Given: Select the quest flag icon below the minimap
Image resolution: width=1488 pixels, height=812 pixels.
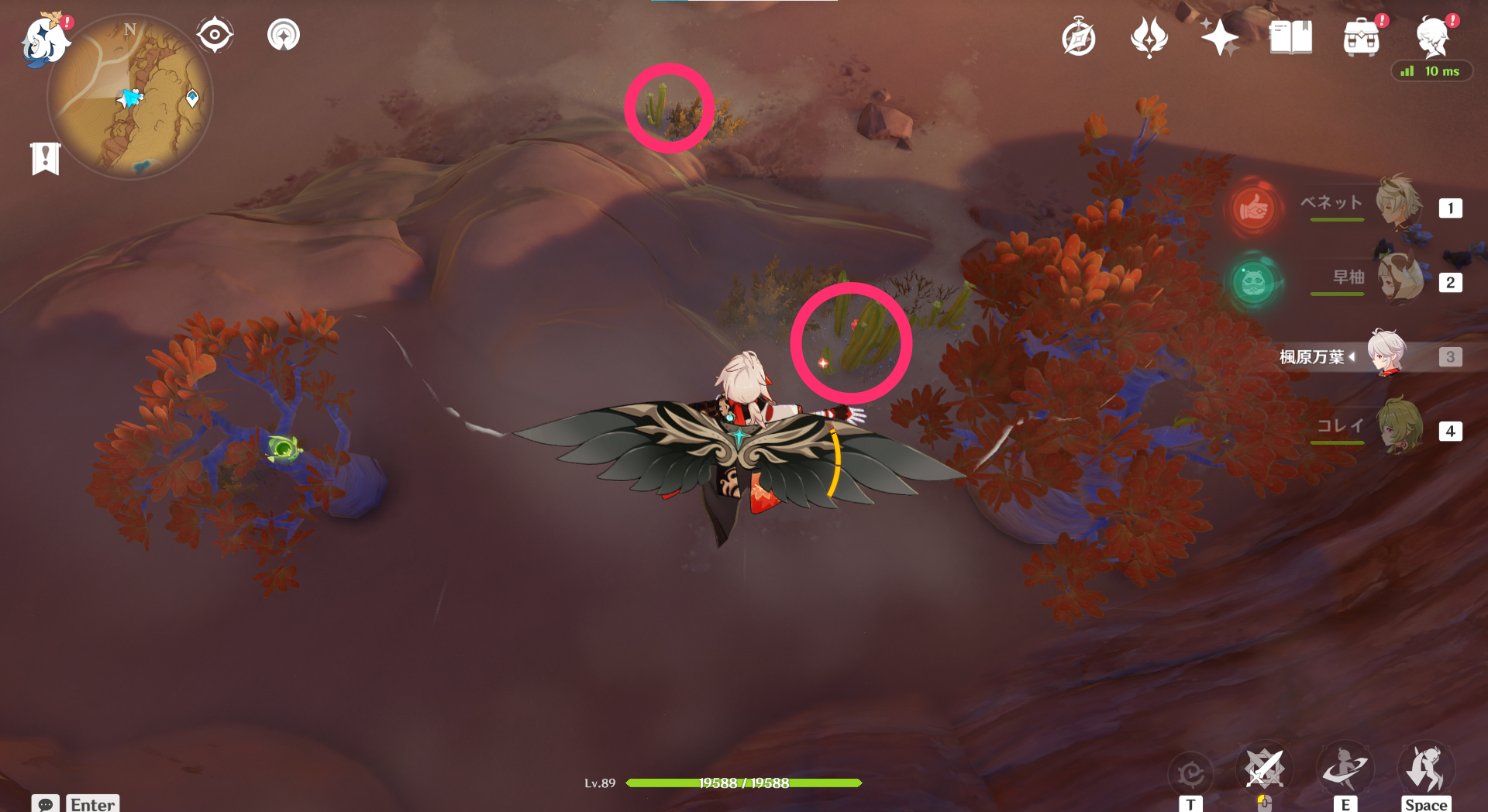Looking at the screenshot, I should 46,158.
